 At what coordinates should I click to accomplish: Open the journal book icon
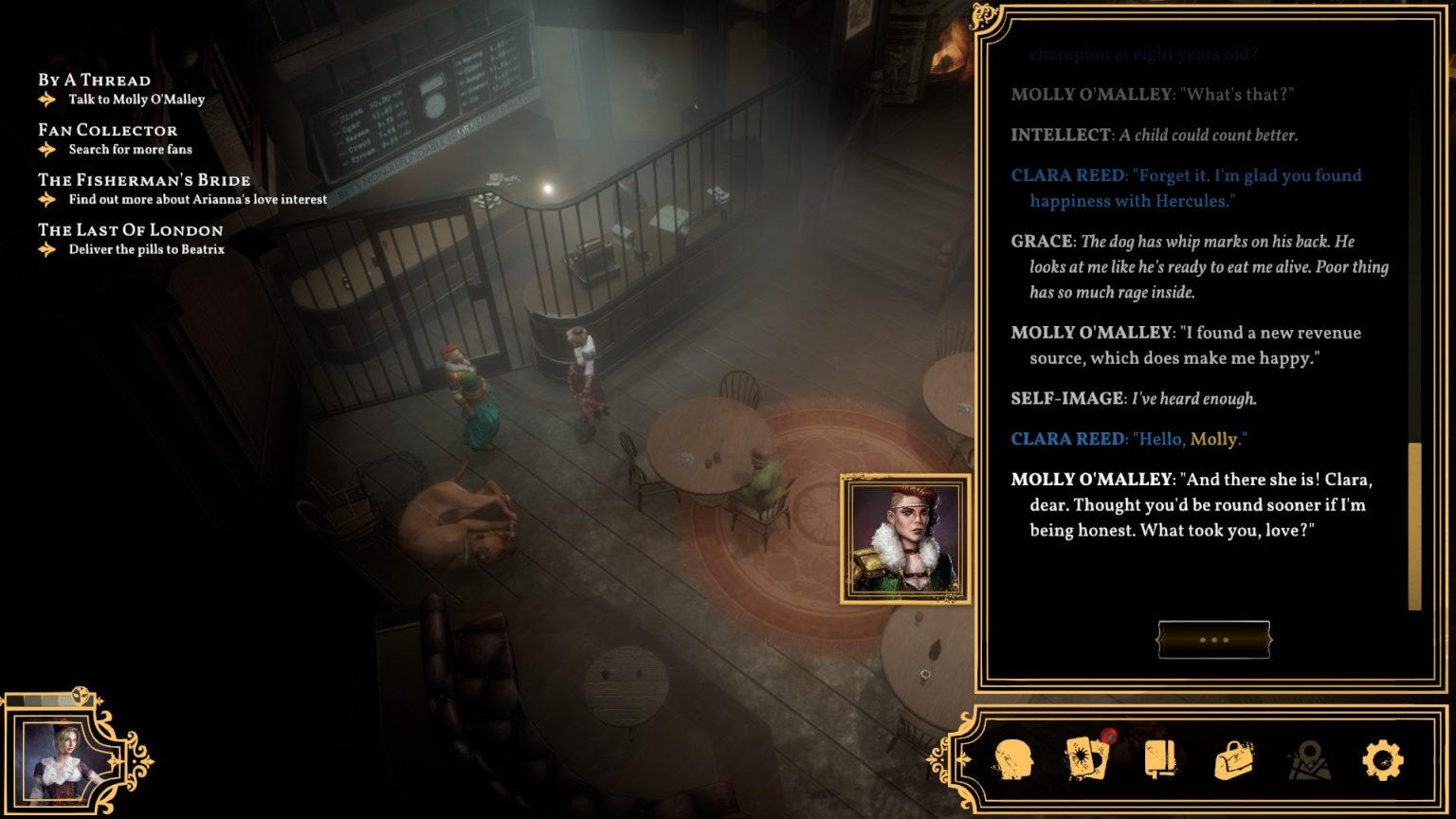pyautogui.click(x=1160, y=760)
